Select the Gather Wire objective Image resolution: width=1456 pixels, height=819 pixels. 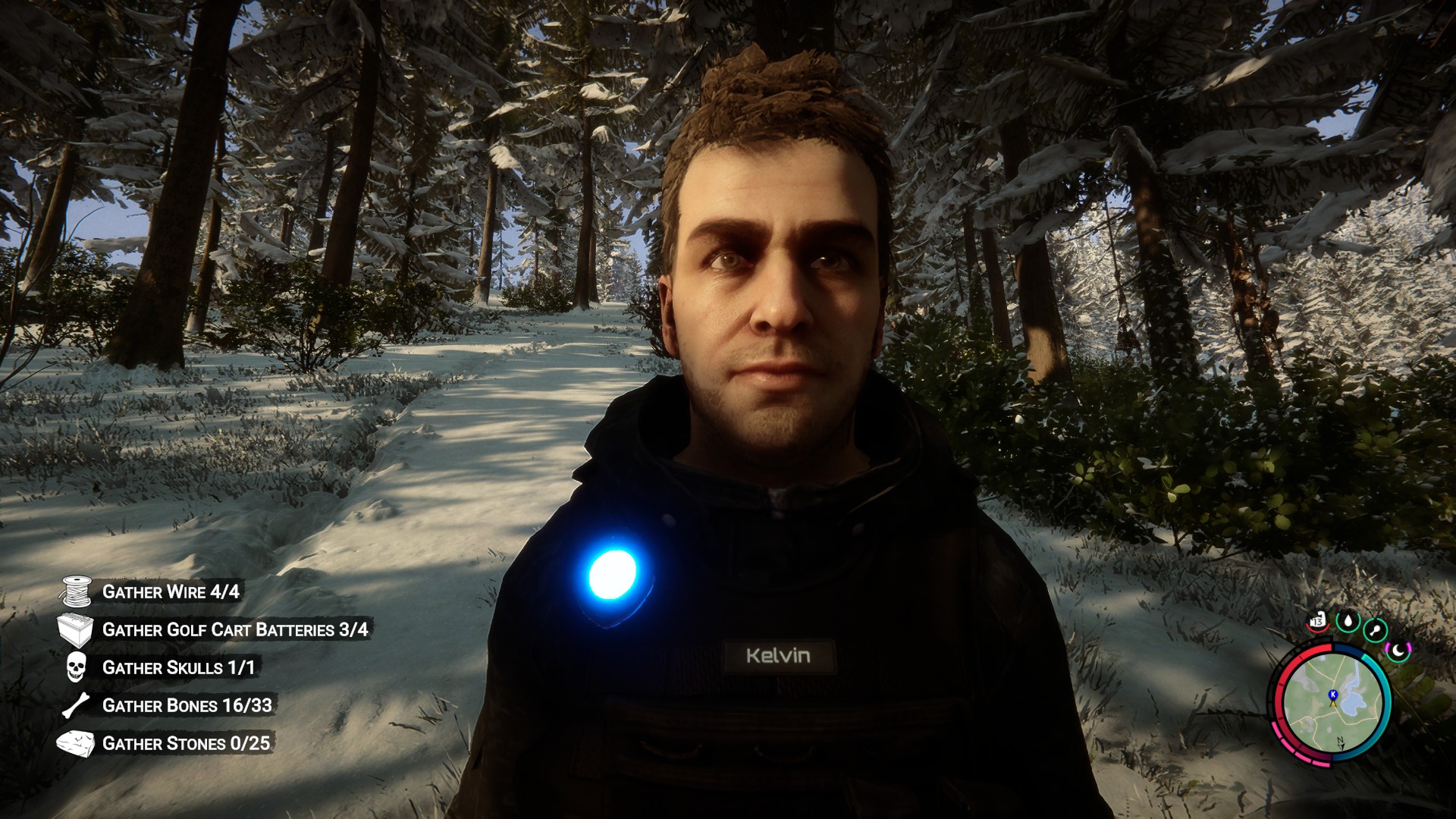(171, 591)
